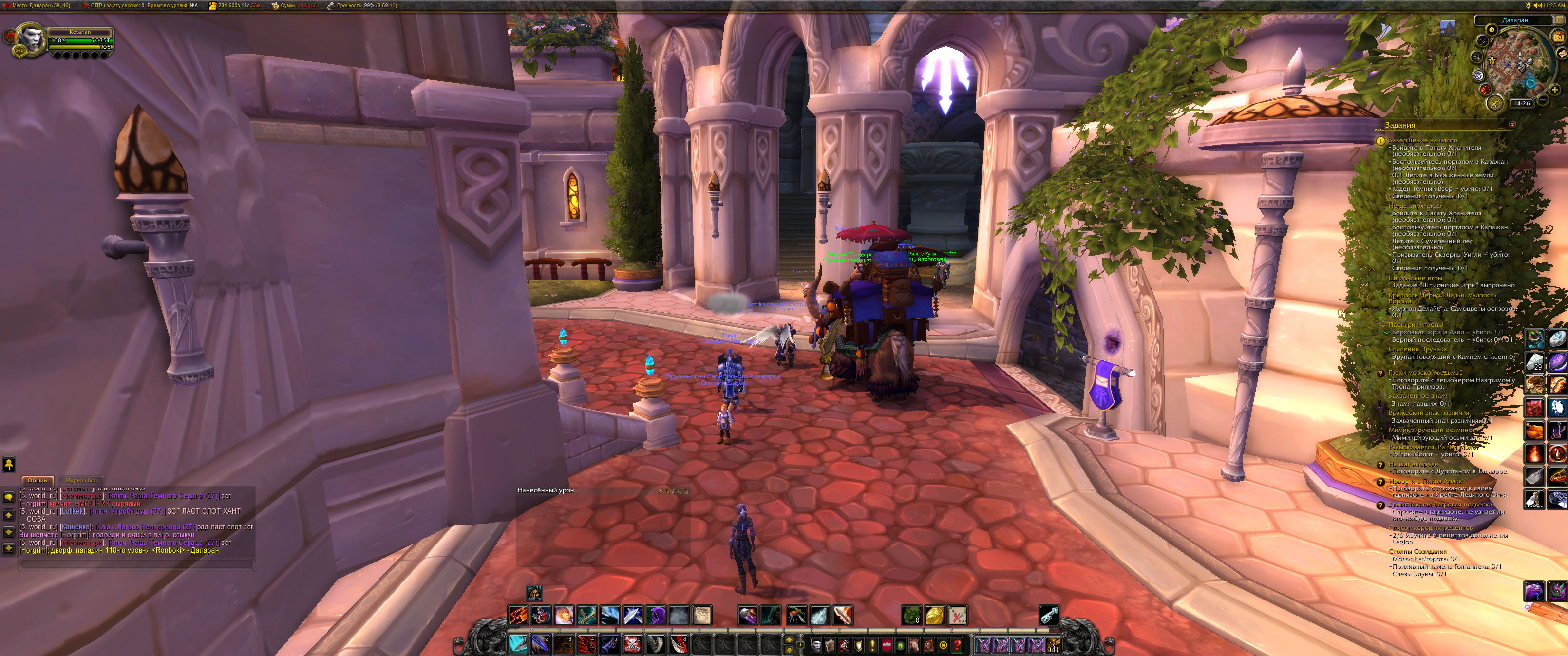Switch to the Журнал боя chat tab
The width and height of the screenshot is (1568, 656).
pyautogui.click(x=81, y=480)
